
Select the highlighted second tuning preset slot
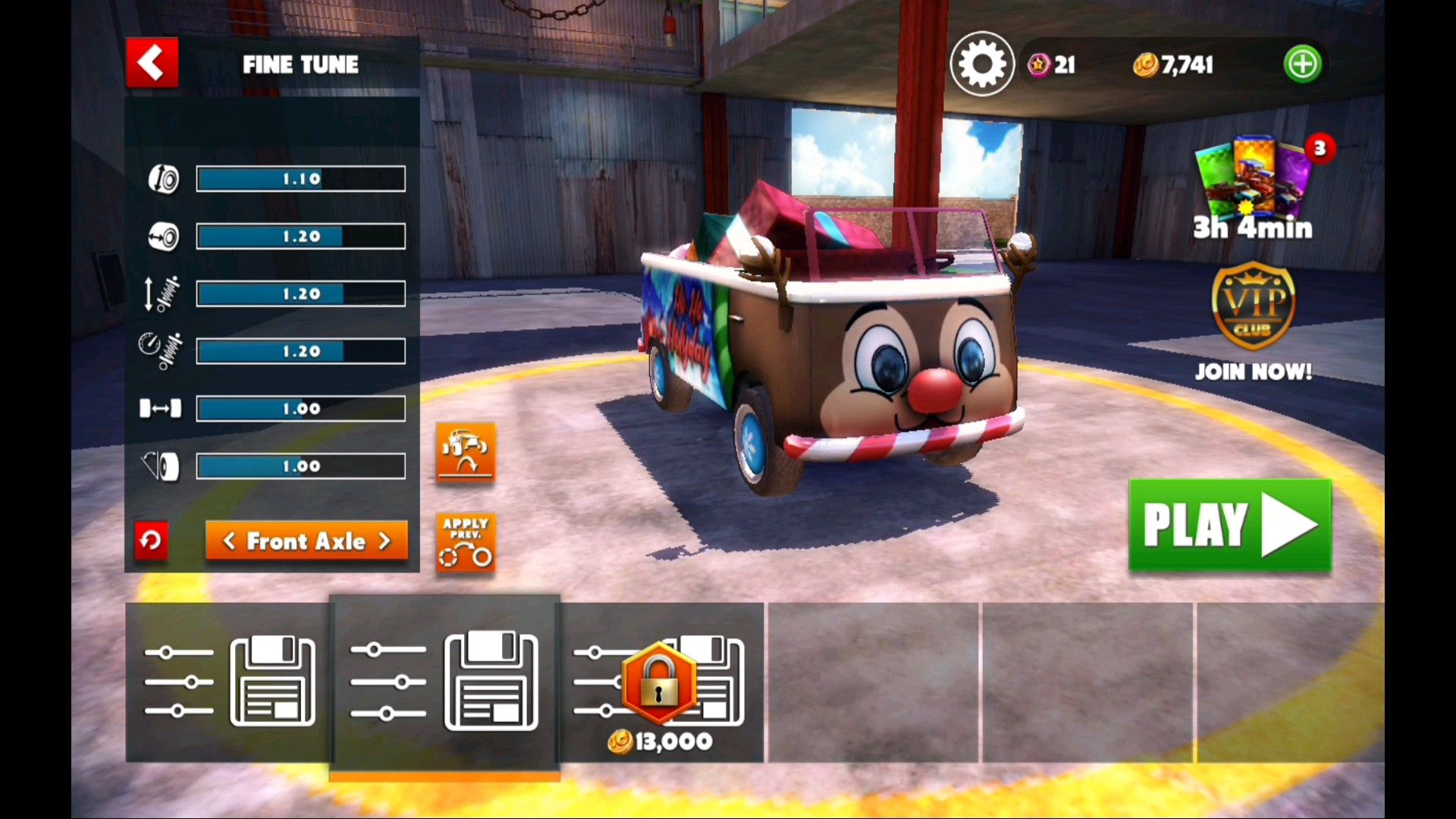[444, 682]
